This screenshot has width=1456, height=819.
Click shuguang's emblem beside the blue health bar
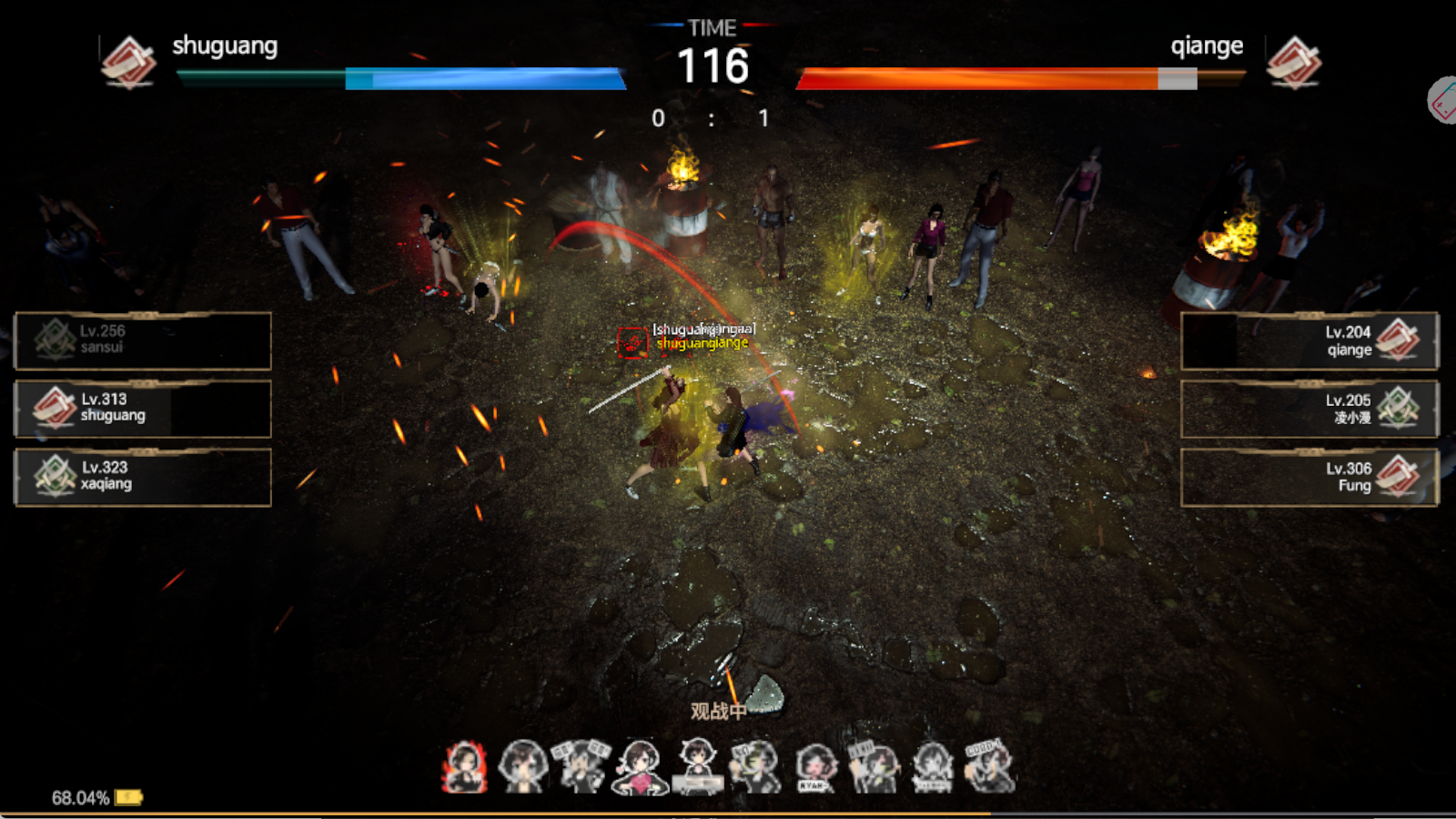click(128, 62)
